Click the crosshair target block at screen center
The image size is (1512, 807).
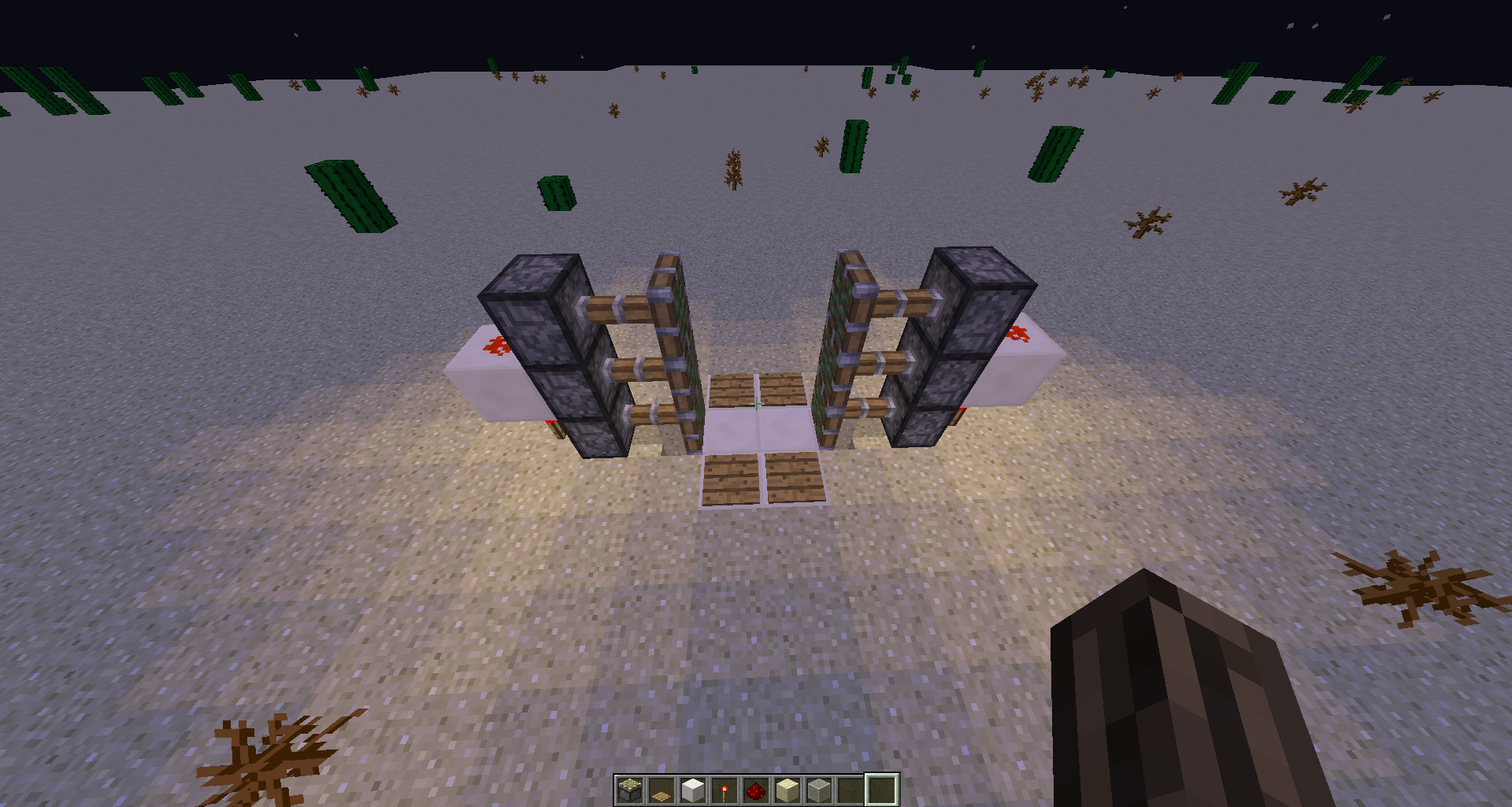(756, 403)
